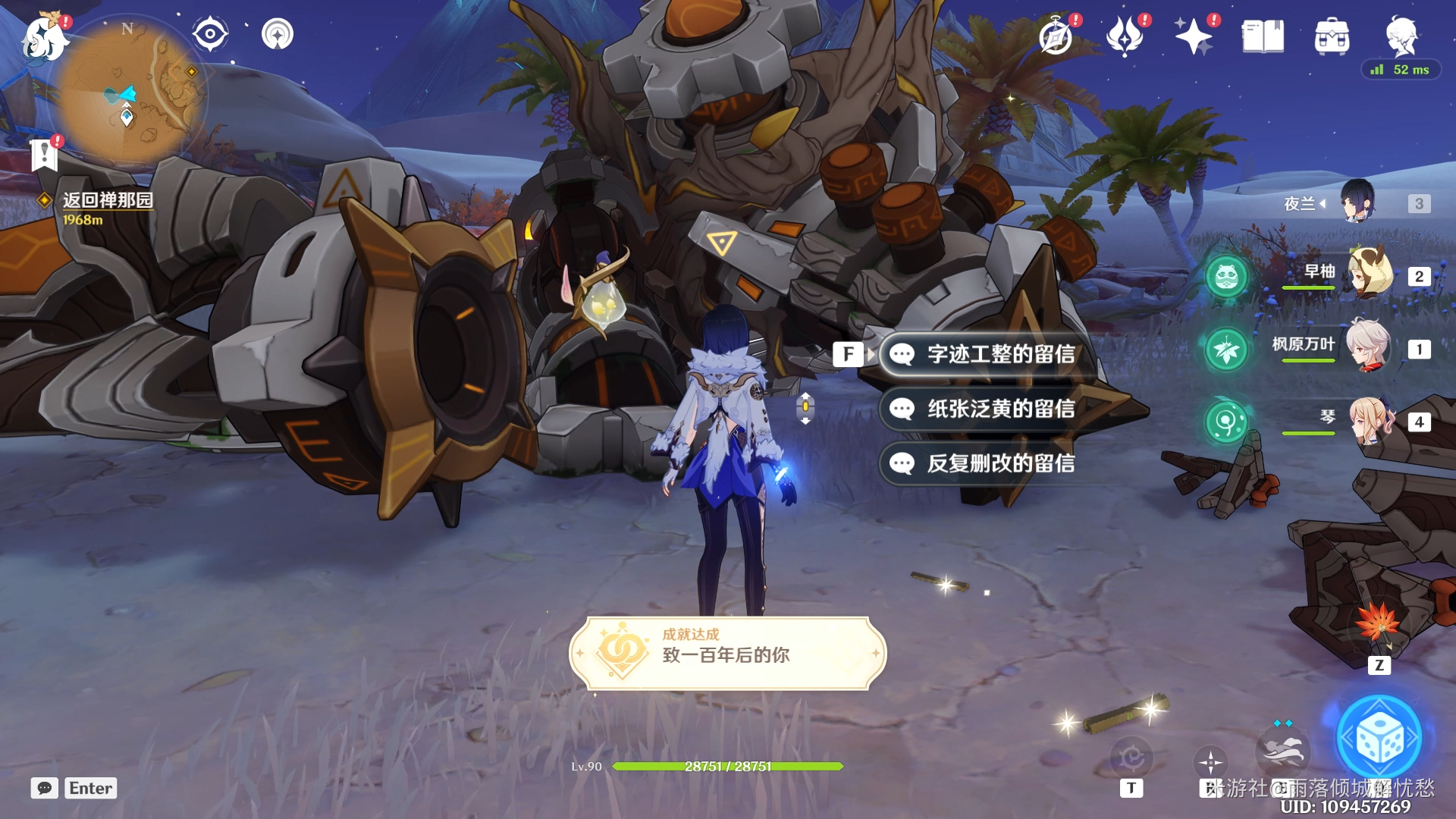Click the 返回禅那园 quest tracker
This screenshot has width=1456, height=819.
(107, 200)
